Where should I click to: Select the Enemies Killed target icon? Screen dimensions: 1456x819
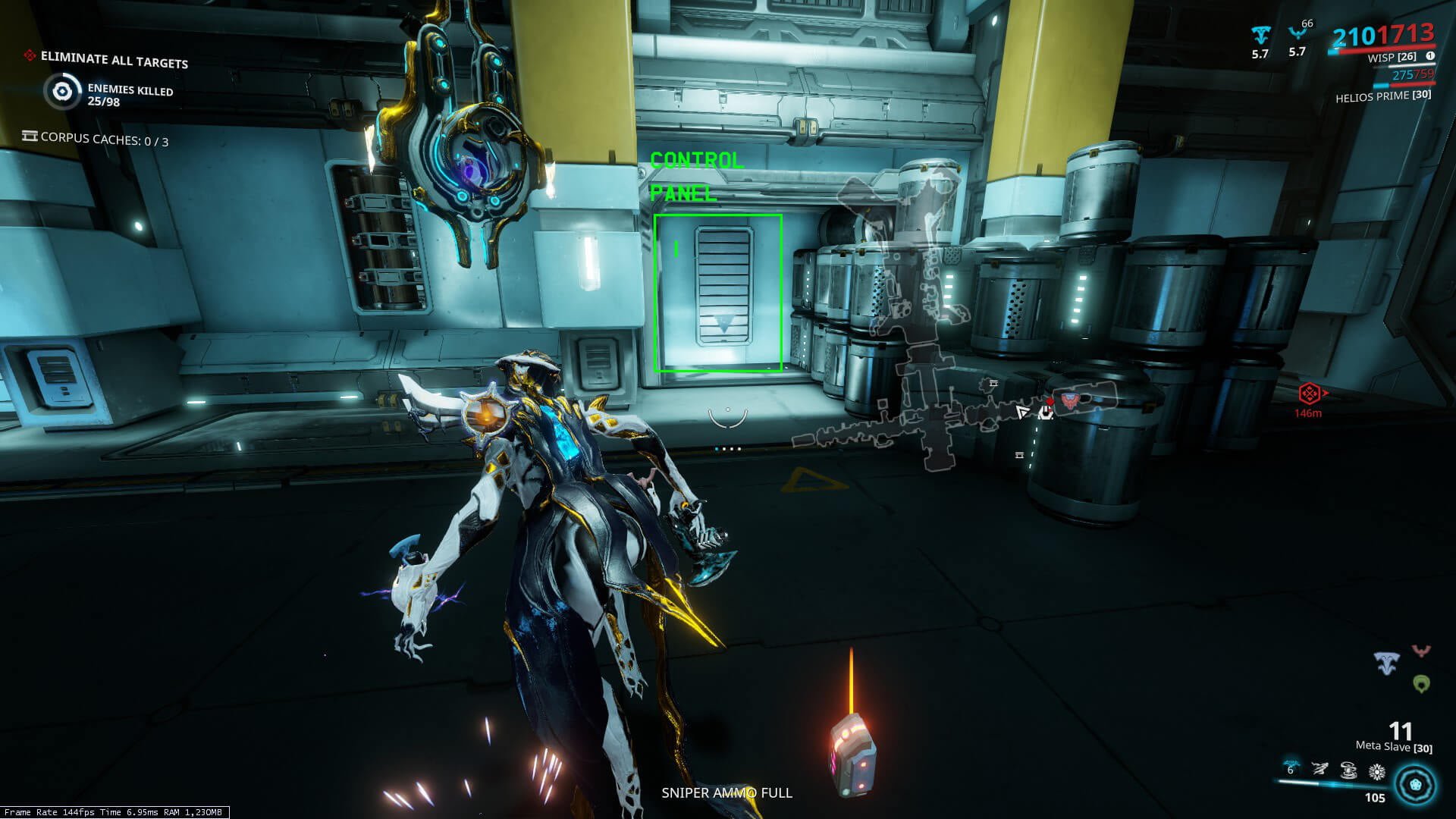click(62, 93)
